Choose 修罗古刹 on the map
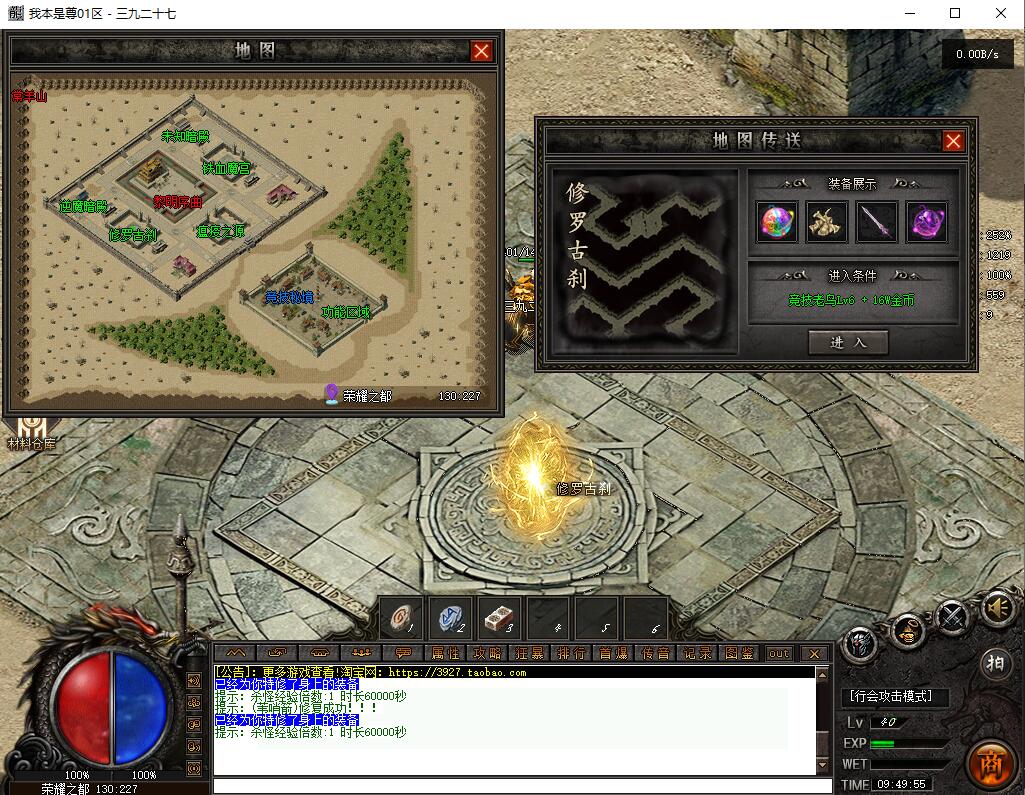 point(132,235)
